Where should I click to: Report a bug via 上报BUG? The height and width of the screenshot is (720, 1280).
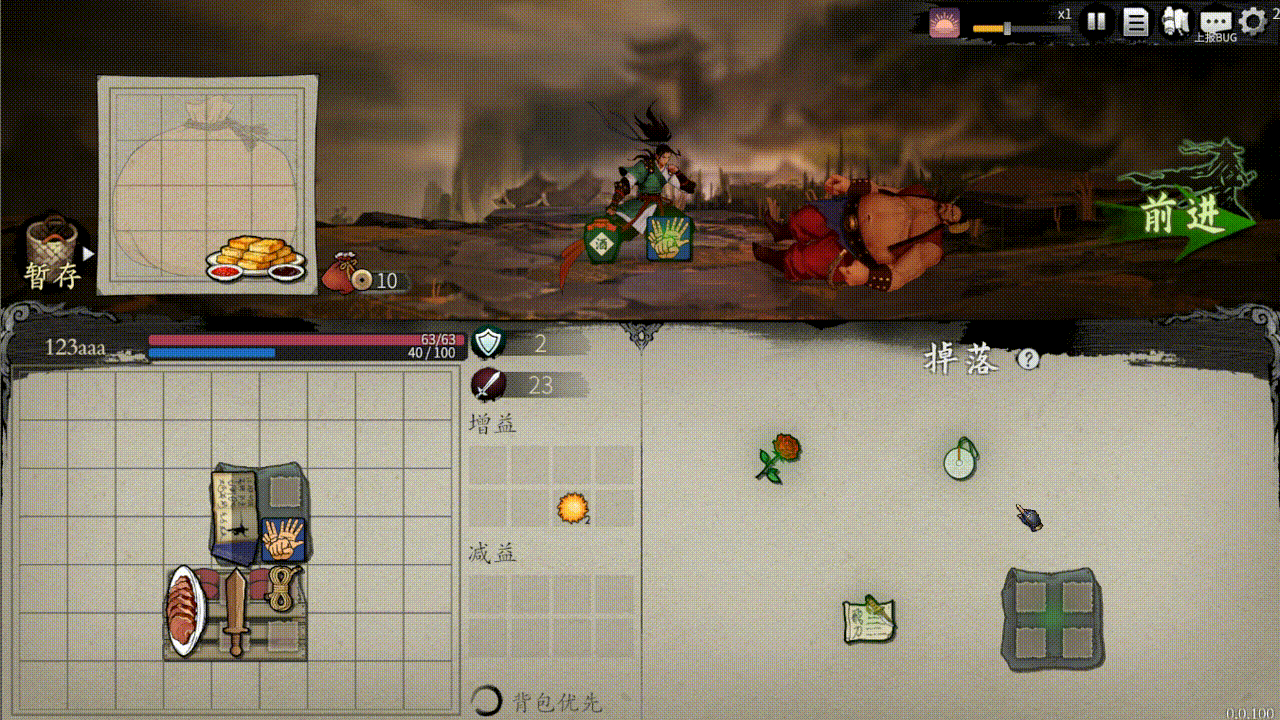click(x=1216, y=24)
